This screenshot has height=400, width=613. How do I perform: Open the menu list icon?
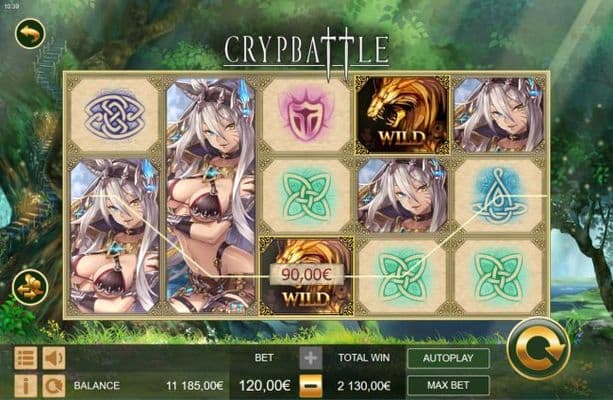[x=26, y=357]
